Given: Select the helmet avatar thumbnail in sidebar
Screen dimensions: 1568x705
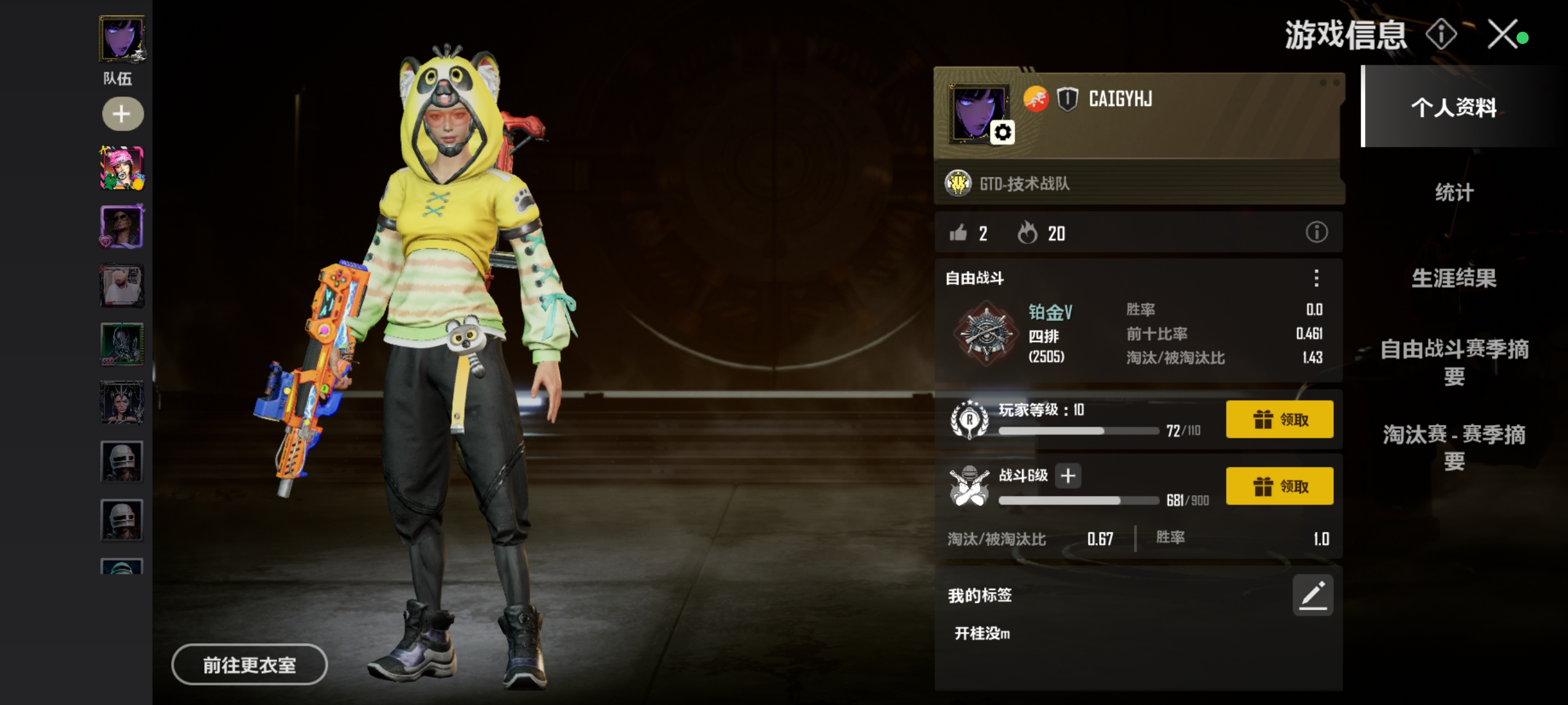Looking at the screenshot, I should [121, 462].
